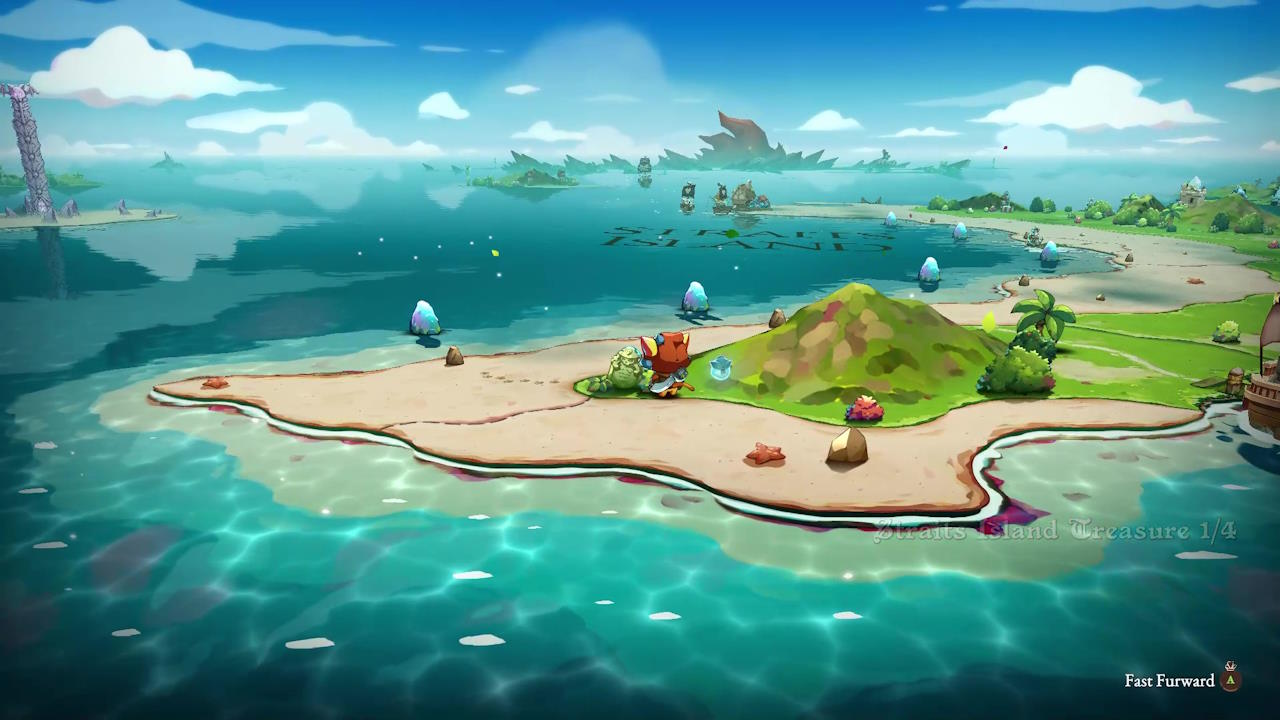Select the distant windmill settlement top right
Image resolution: width=1280 pixels, height=720 pixels.
pos(1192,190)
